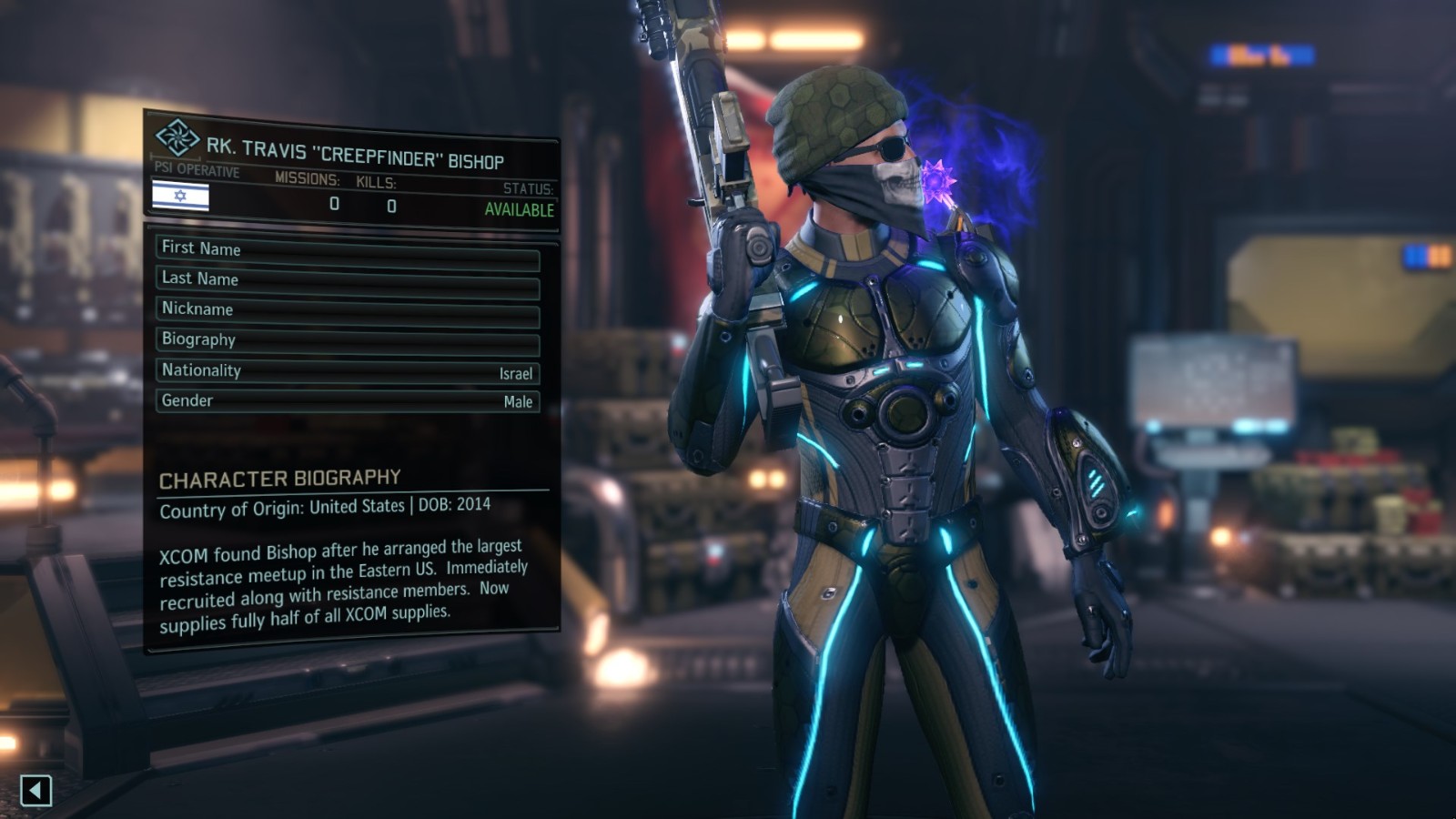
Task: Open the Biography editor
Action: coord(348,342)
